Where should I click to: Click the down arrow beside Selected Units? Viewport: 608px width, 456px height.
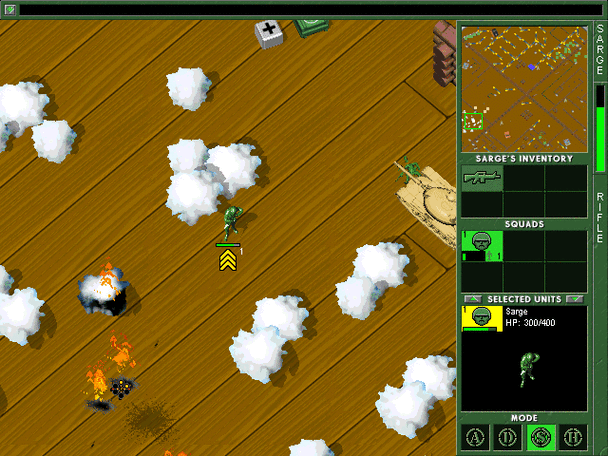[x=574, y=299]
